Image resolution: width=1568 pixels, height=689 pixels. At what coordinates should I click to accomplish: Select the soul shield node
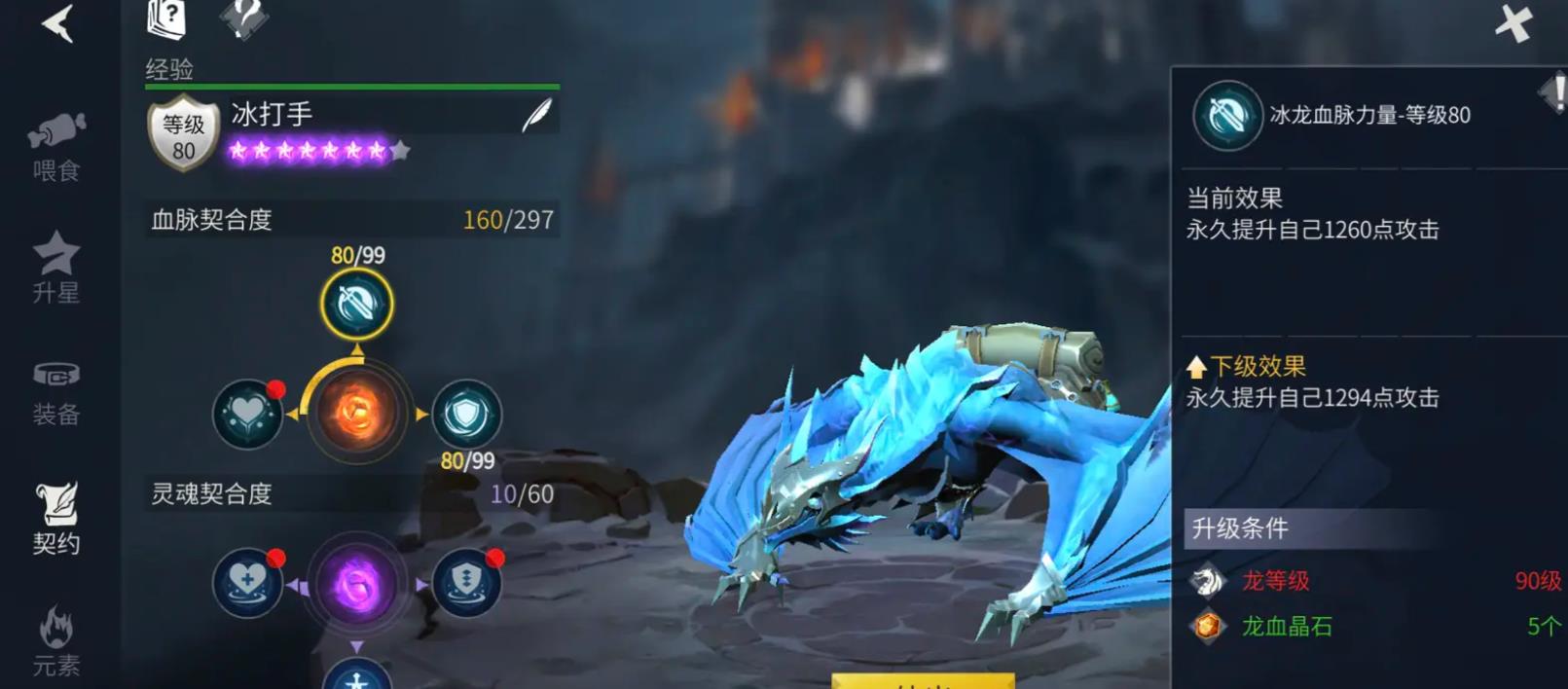pyautogui.click(x=466, y=584)
